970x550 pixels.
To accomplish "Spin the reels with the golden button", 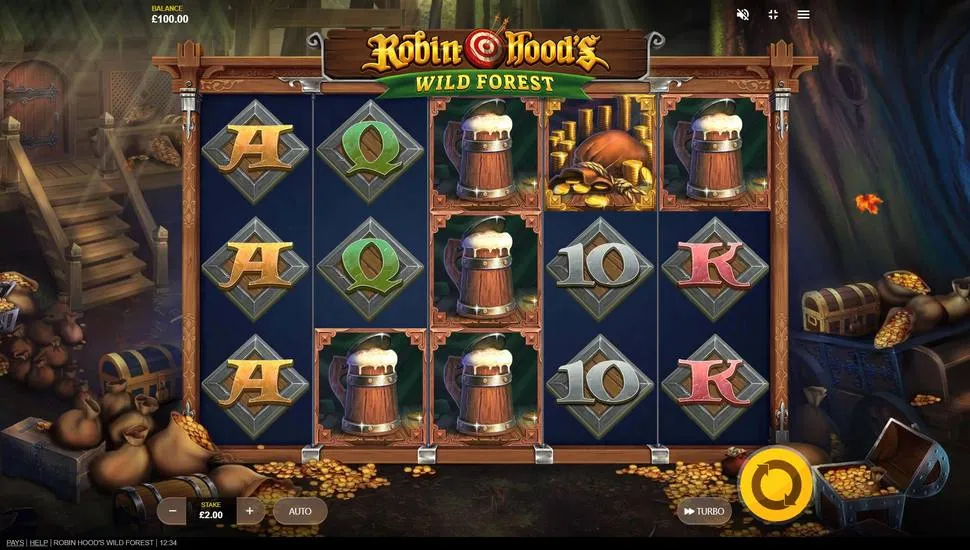I will coord(771,484).
